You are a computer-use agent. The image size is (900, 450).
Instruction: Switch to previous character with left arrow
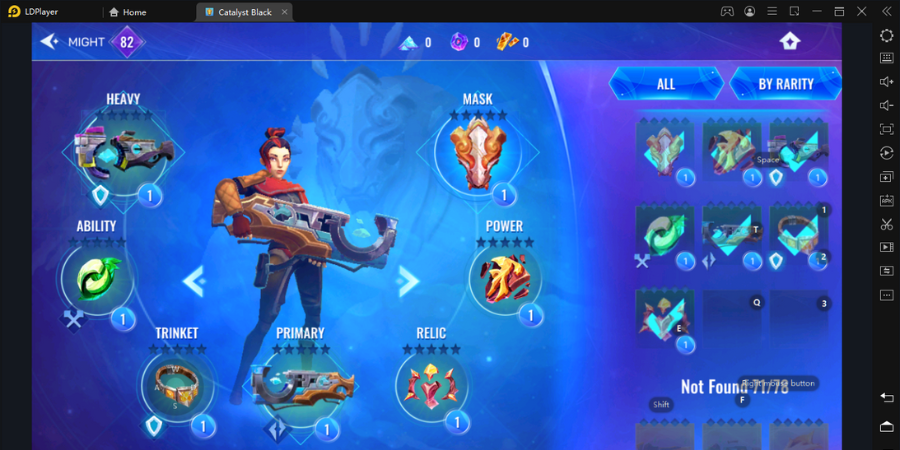coord(193,281)
